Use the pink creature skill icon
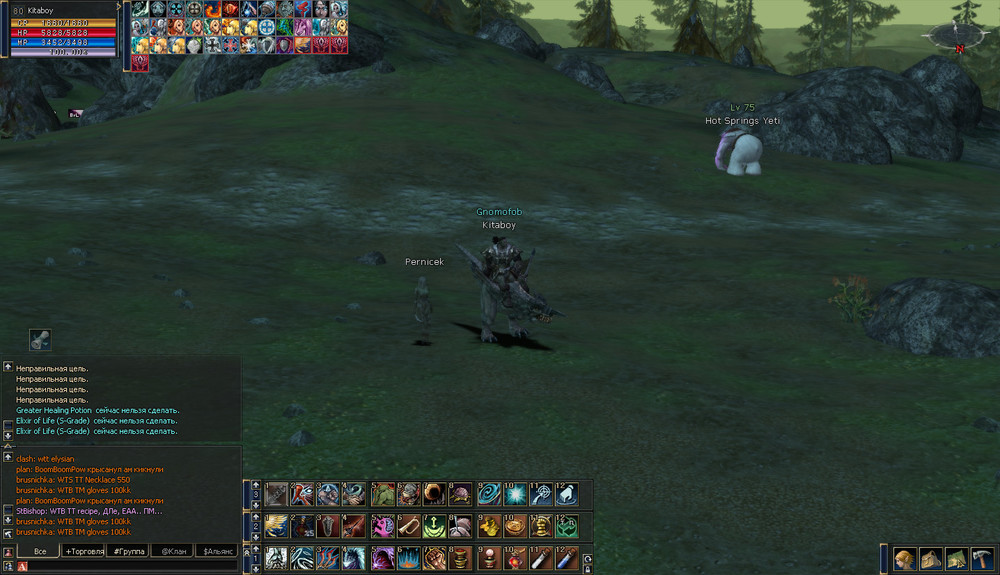Viewport: 1000px width, 575px height. pos(382,526)
